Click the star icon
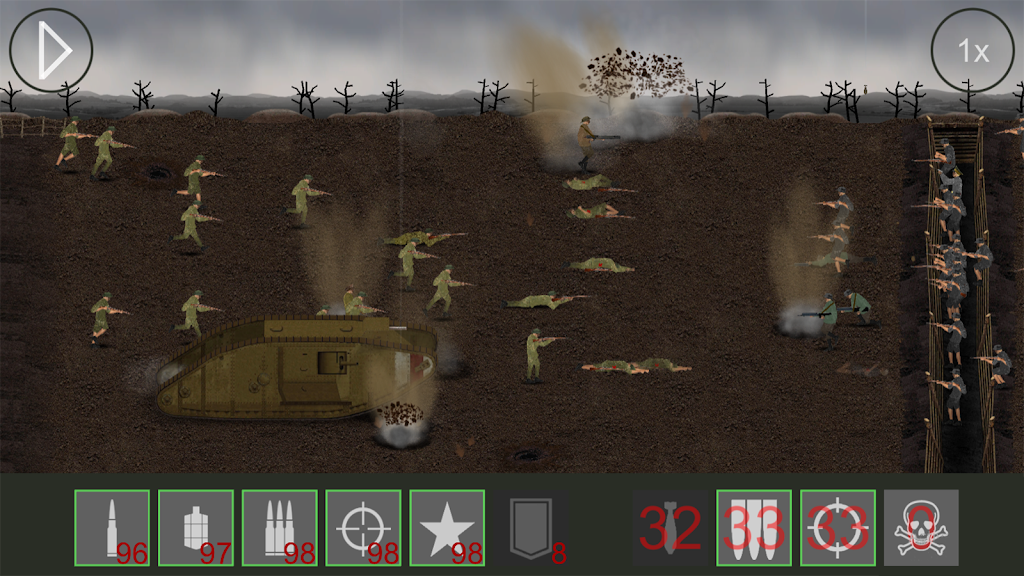 (447, 527)
